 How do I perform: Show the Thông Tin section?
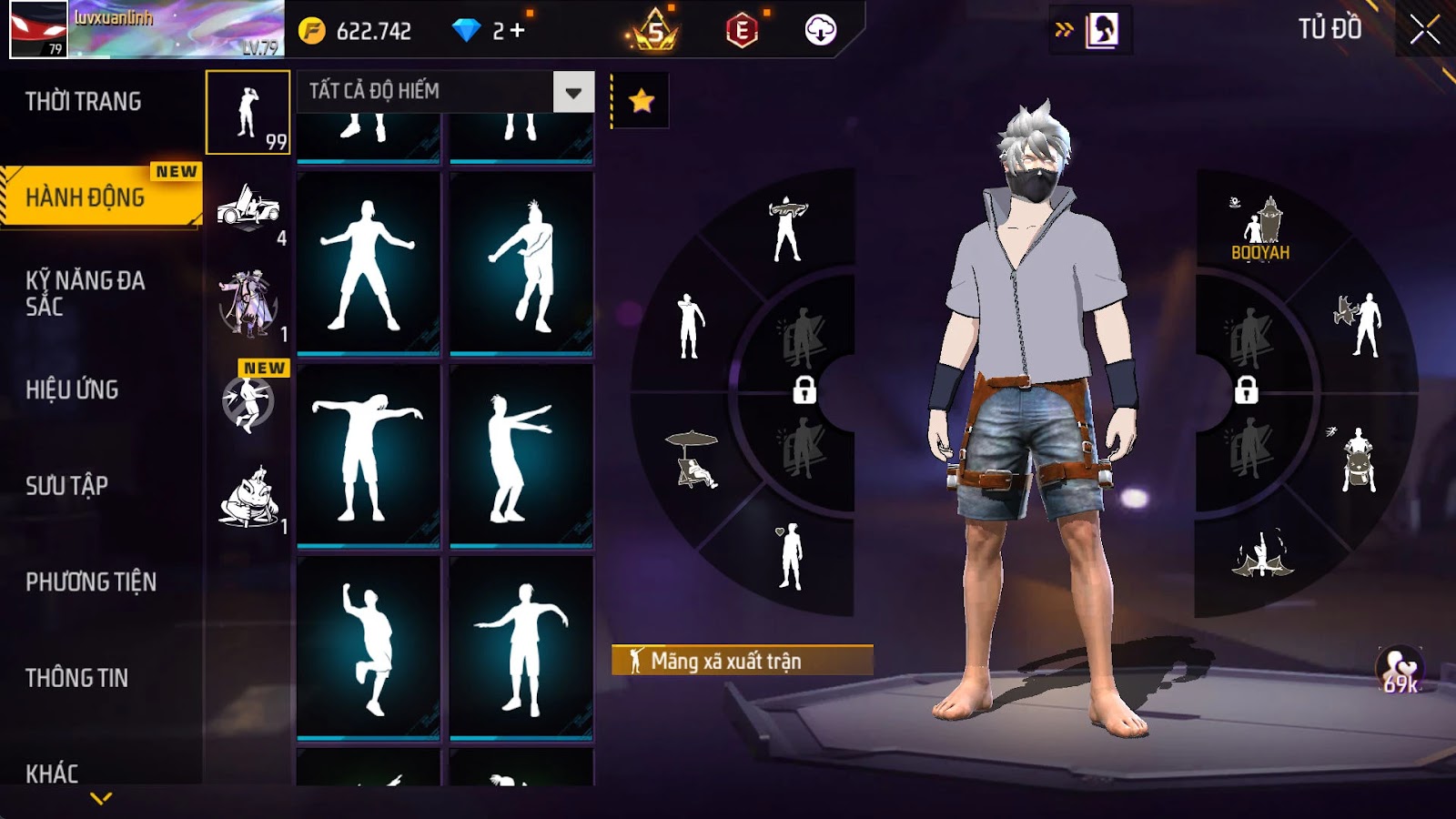tap(77, 678)
